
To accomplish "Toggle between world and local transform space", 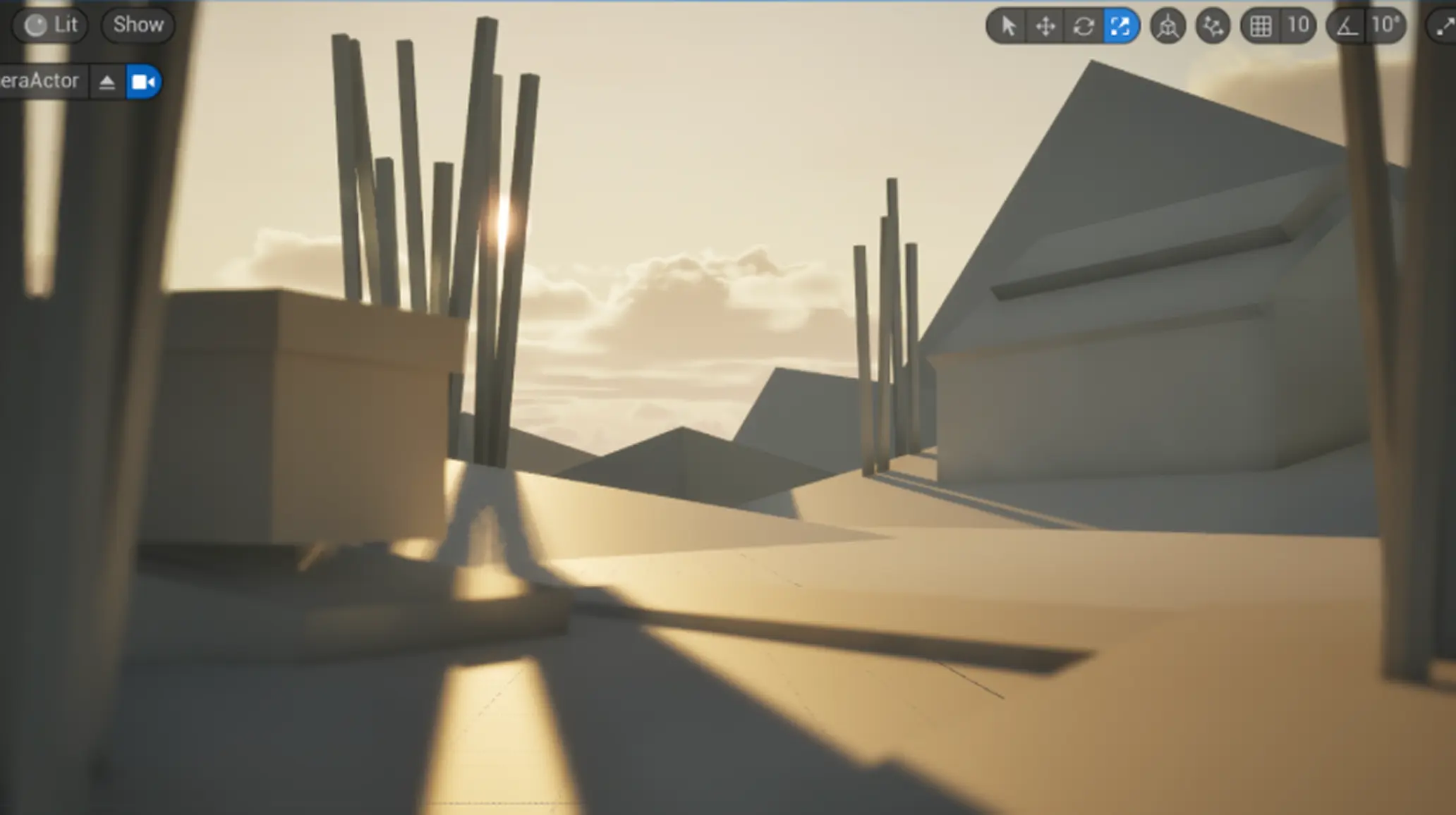I will (1168, 25).
